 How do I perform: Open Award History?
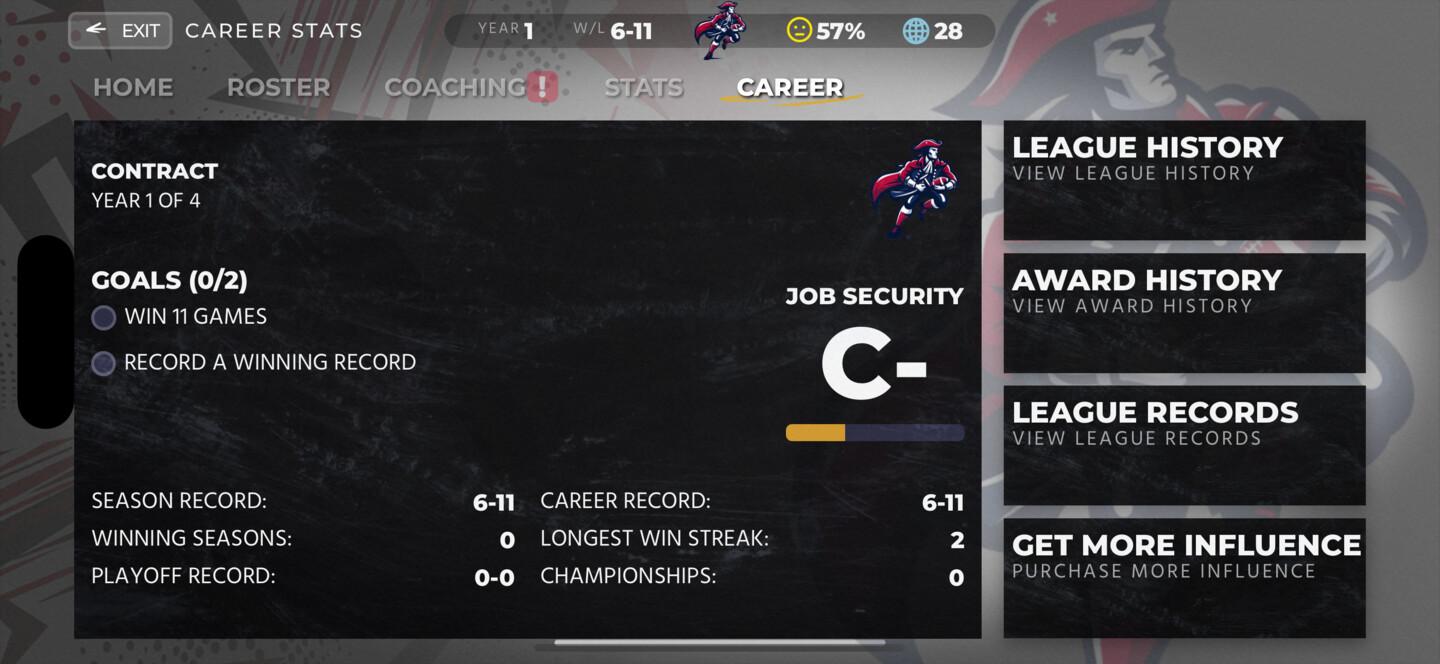click(x=1184, y=313)
